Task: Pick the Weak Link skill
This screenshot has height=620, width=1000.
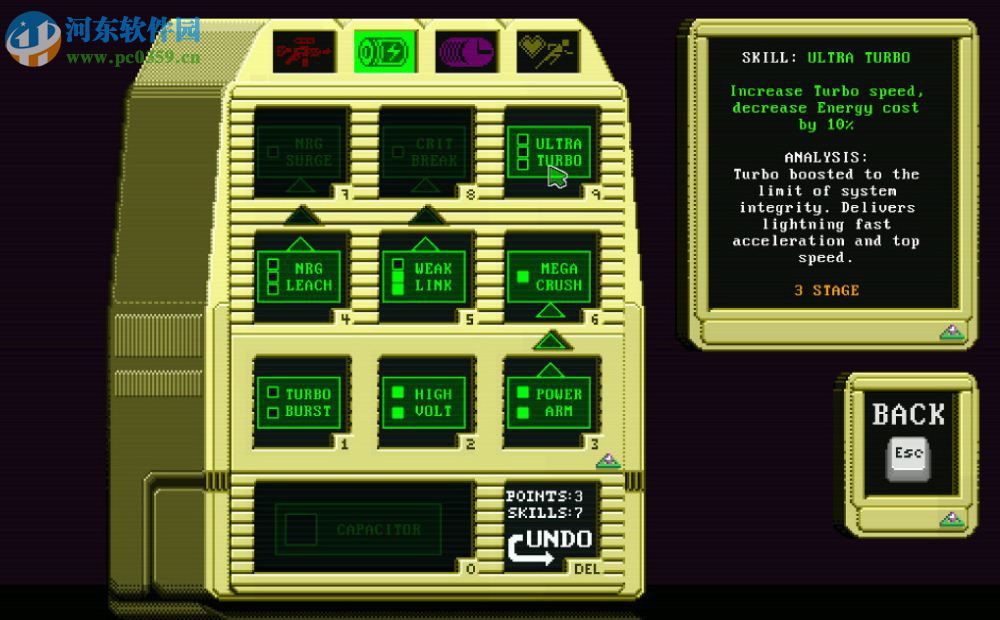Action: (x=425, y=276)
